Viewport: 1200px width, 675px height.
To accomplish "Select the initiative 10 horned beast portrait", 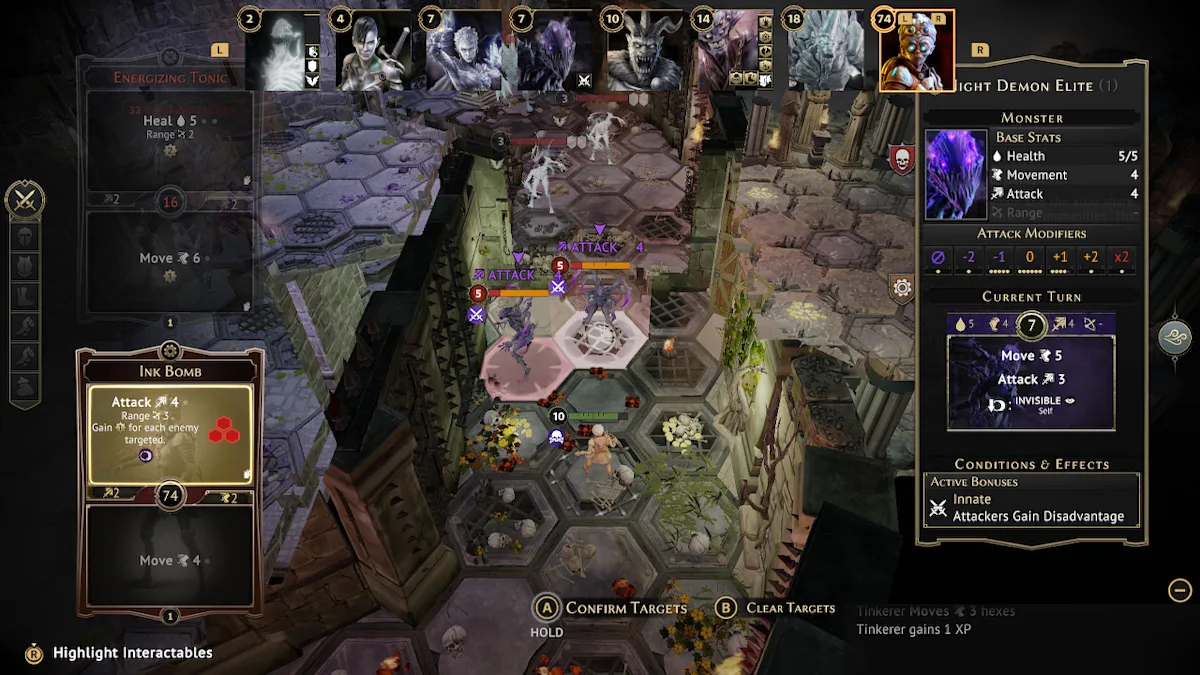I will pyautogui.click(x=645, y=51).
